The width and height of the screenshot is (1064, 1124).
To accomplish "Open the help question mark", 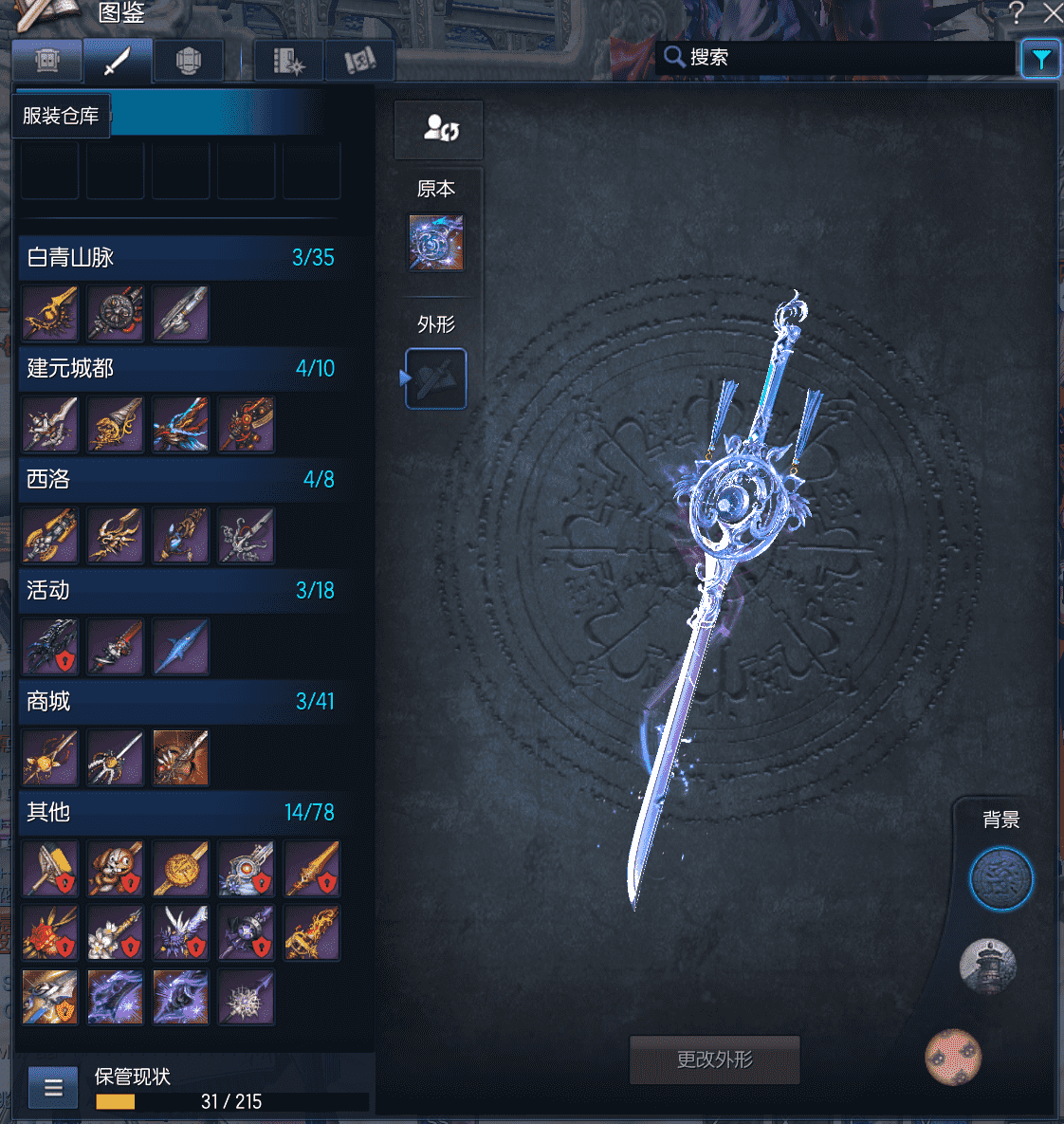I will pyautogui.click(x=1017, y=12).
